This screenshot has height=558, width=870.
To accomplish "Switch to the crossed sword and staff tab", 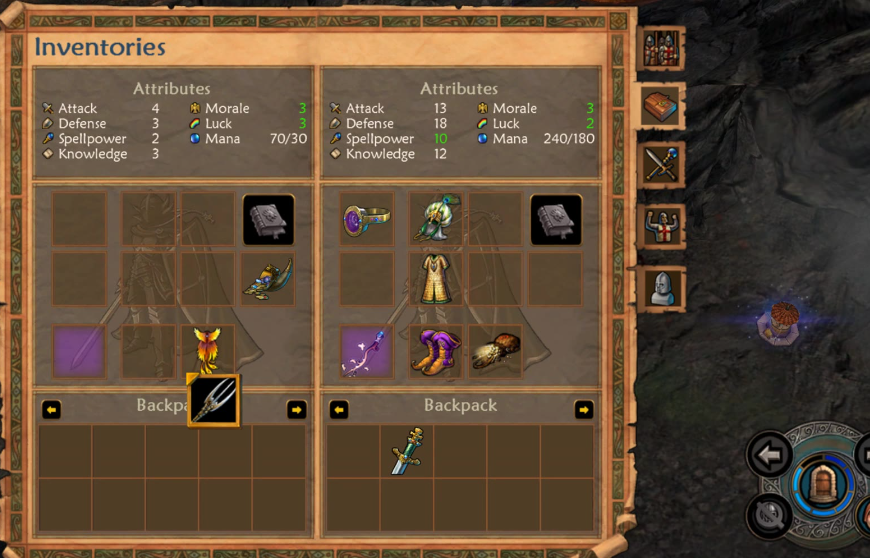I will (661, 166).
